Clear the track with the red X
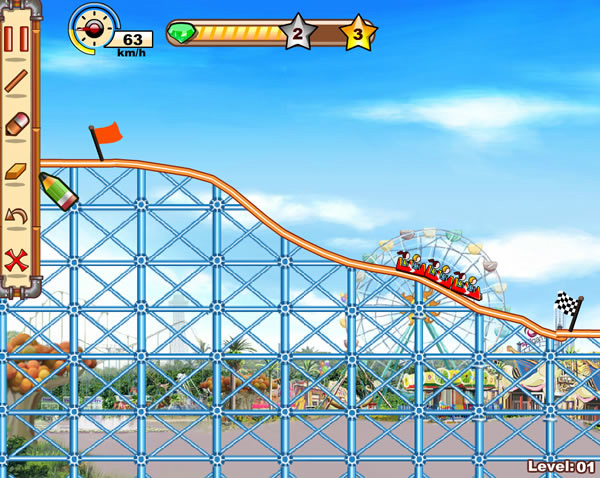600x478 pixels. [x=16, y=259]
